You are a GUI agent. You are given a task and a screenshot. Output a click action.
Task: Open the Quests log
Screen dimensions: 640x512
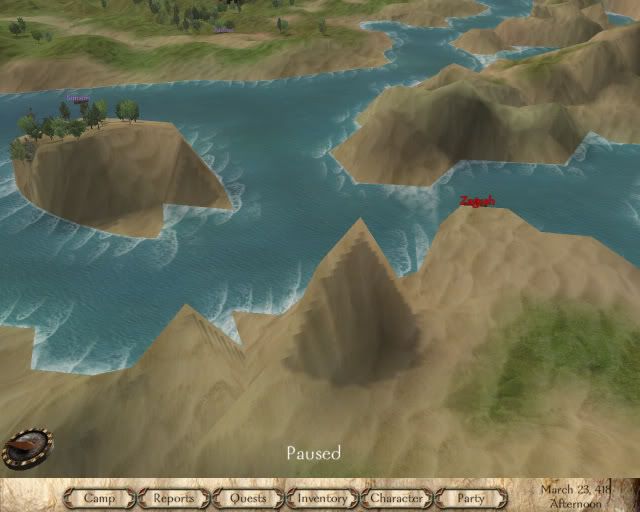248,497
